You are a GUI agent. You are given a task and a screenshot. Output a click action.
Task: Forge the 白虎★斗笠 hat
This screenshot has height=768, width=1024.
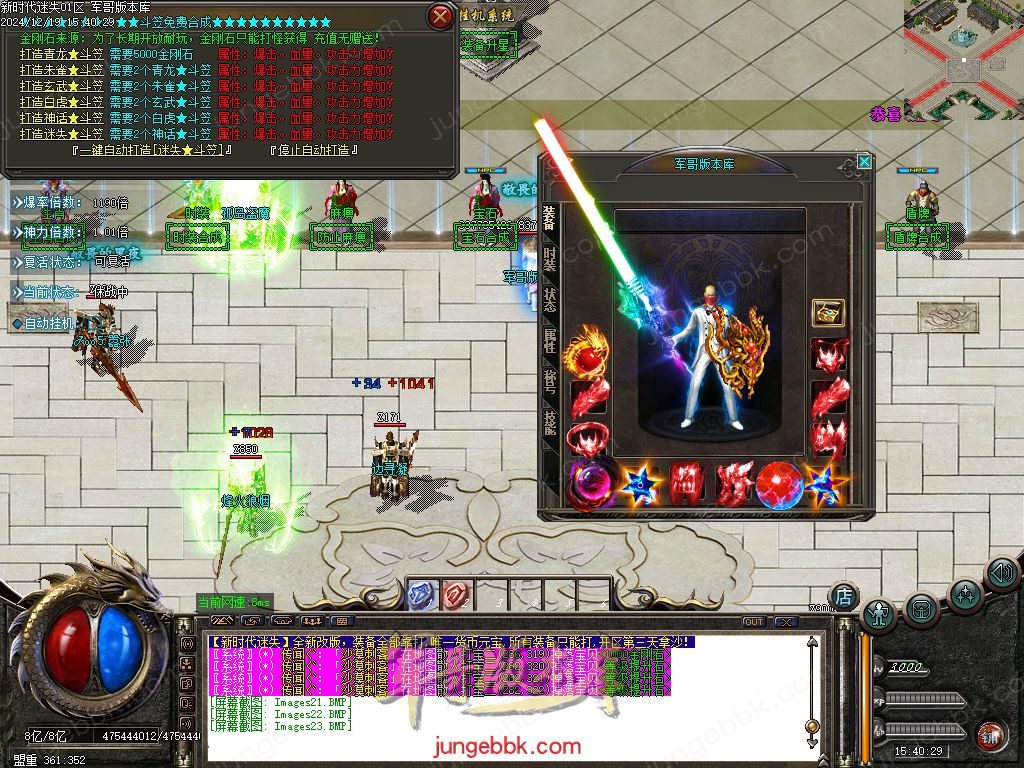click(62, 102)
